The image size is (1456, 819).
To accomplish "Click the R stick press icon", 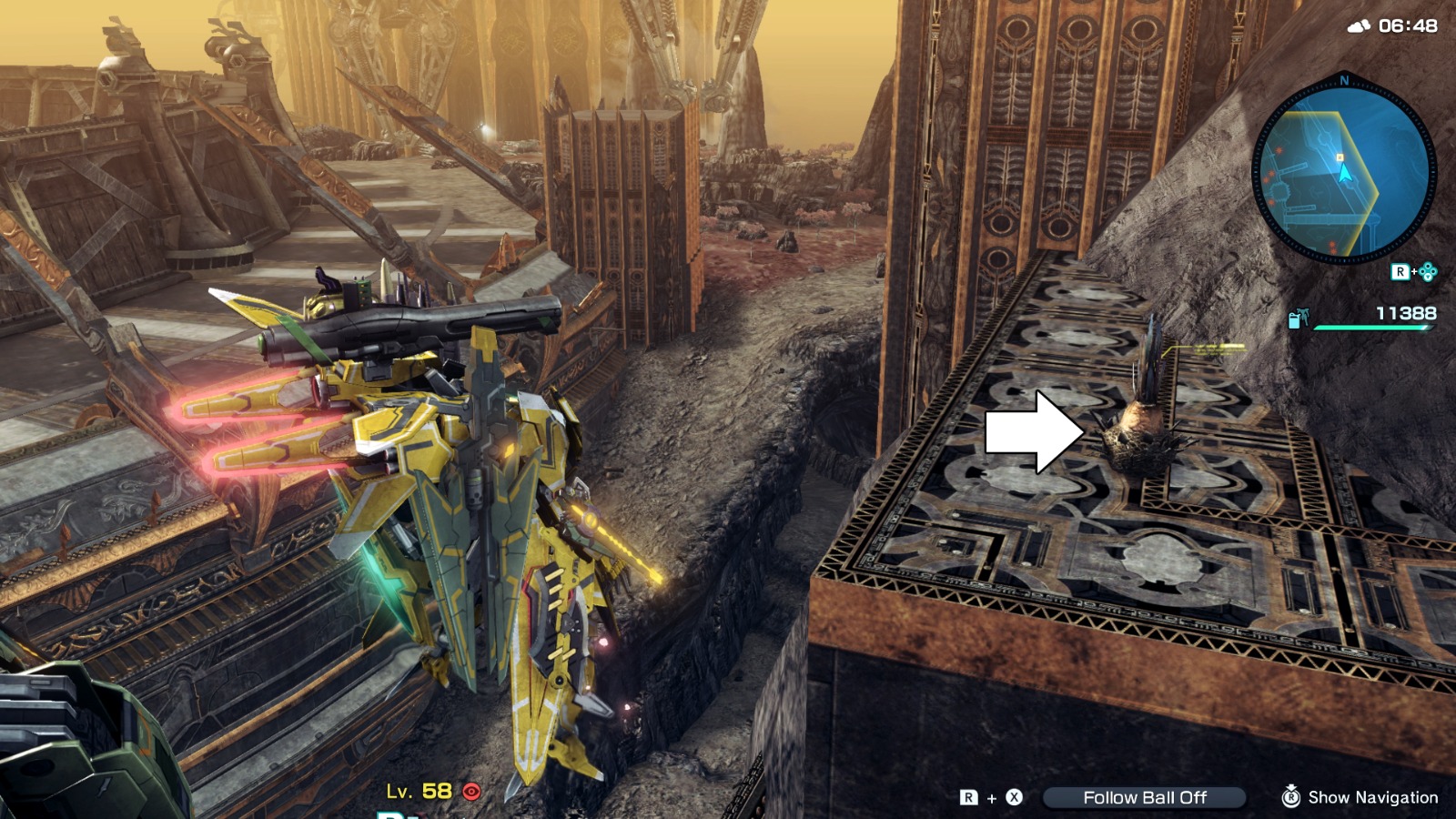I will 1293,797.
